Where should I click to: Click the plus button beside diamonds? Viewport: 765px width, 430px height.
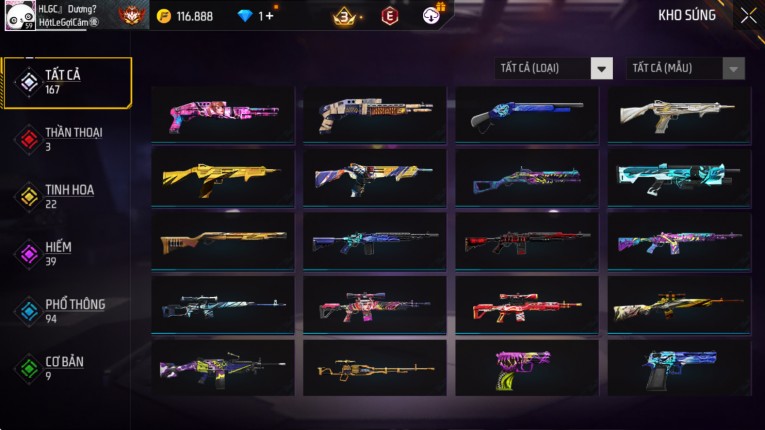[x=266, y=16]
